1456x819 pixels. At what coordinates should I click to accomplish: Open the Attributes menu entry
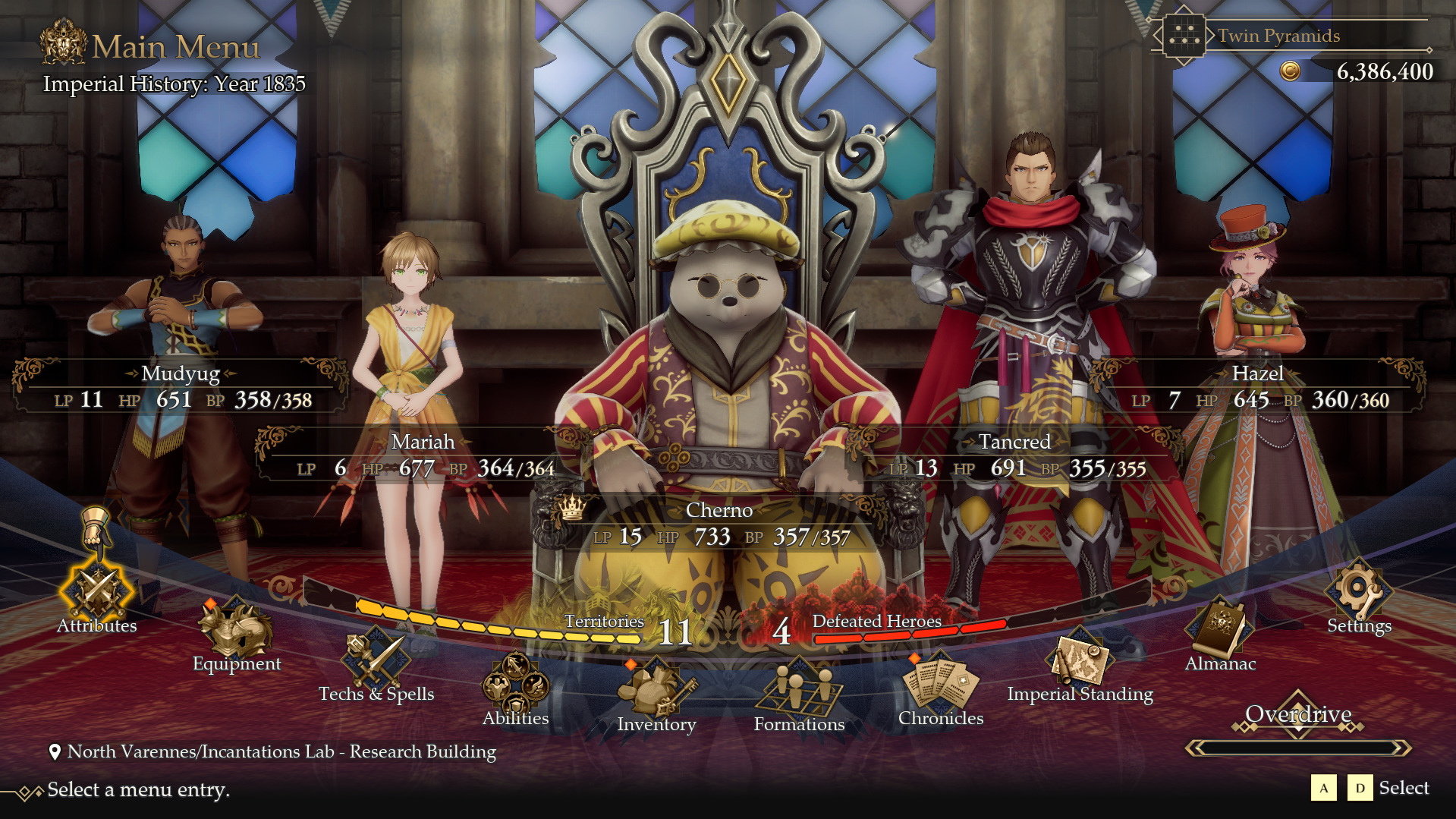pos(98,594)
